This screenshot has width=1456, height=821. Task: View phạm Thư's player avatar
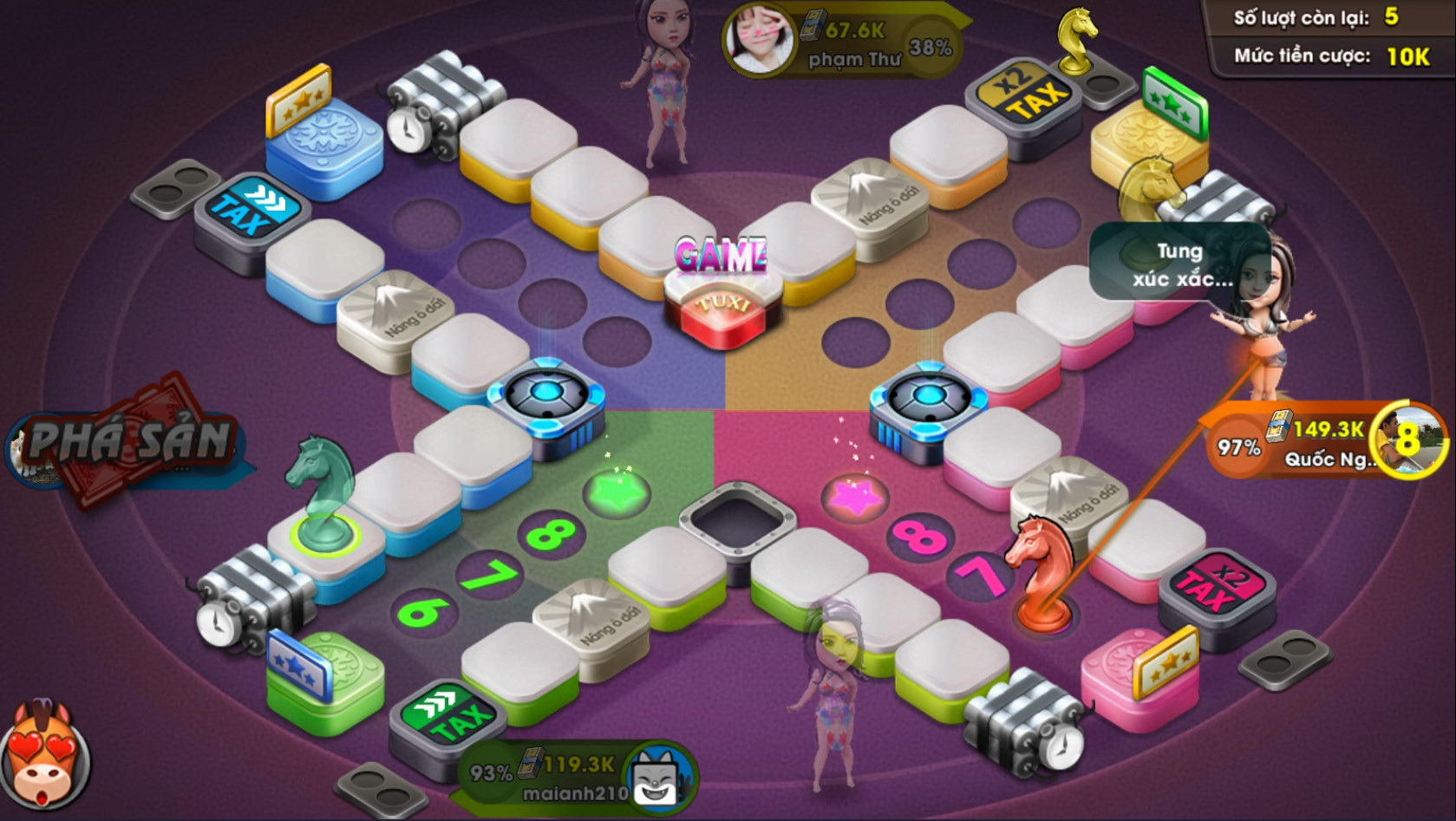pos(760,37)
